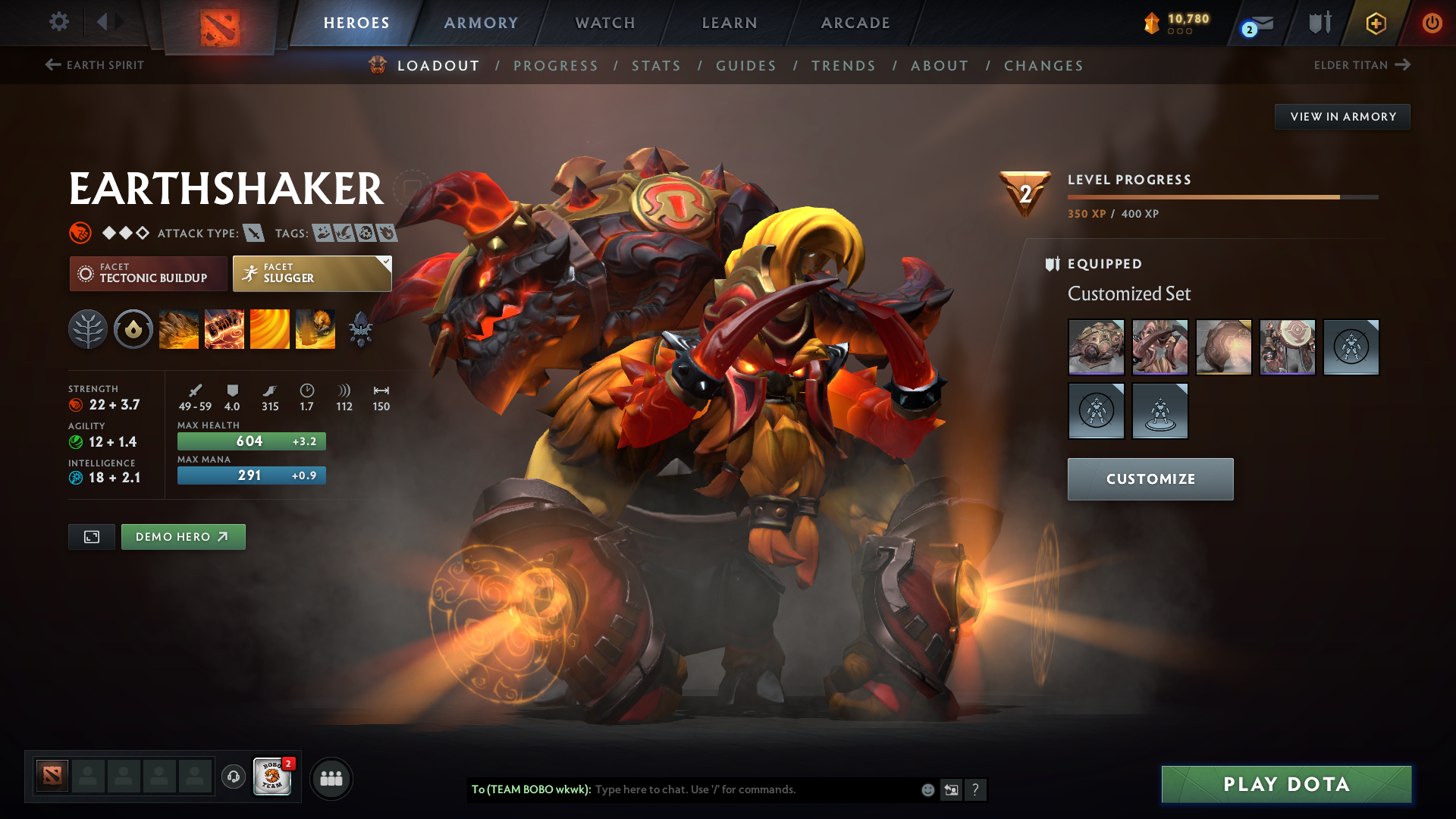The height and width of the screenshot is (819, 1456).
Task: Switch to the STATS tab
Action: 657,66
